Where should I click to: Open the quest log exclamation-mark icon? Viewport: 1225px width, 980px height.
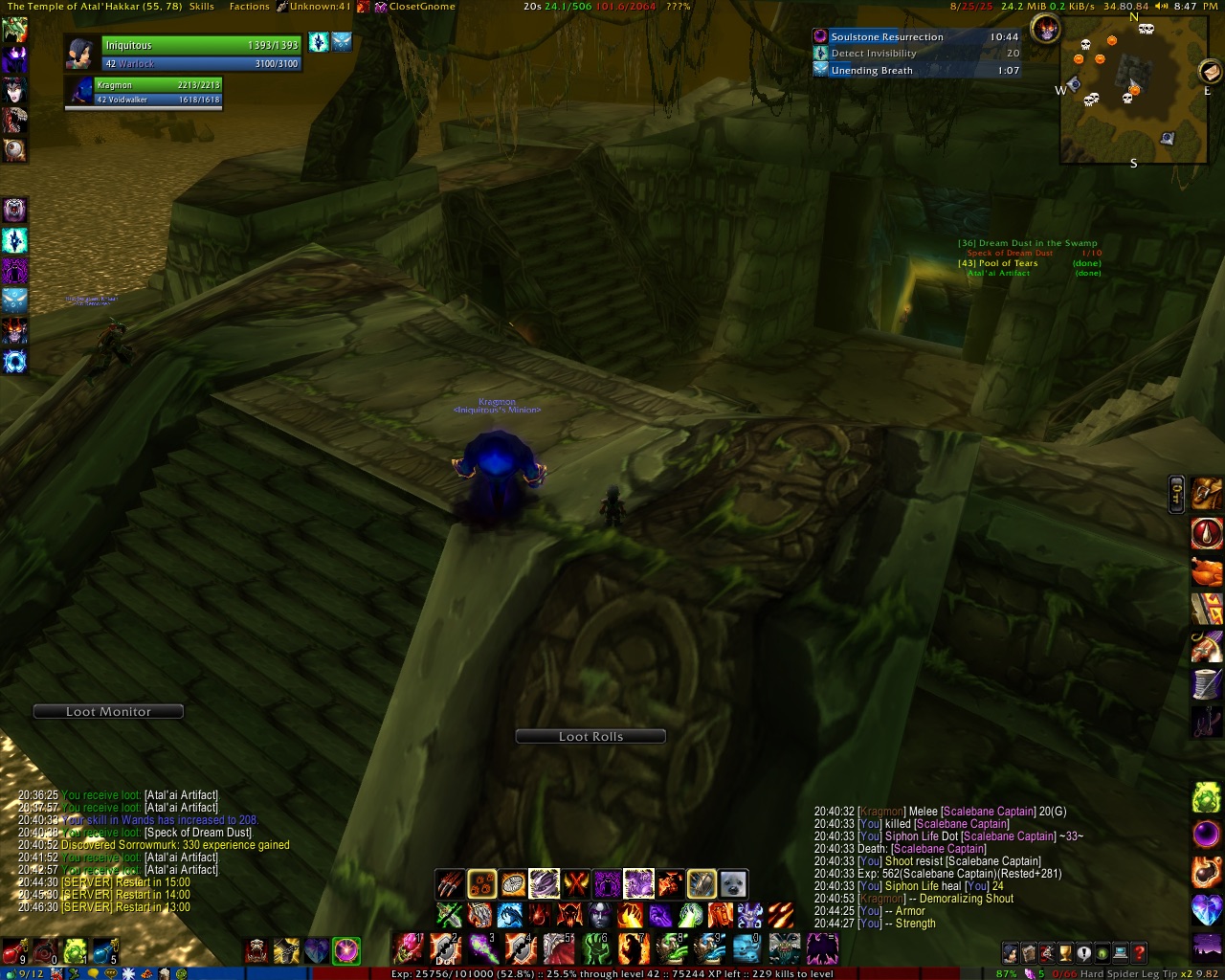(1082, 952)
